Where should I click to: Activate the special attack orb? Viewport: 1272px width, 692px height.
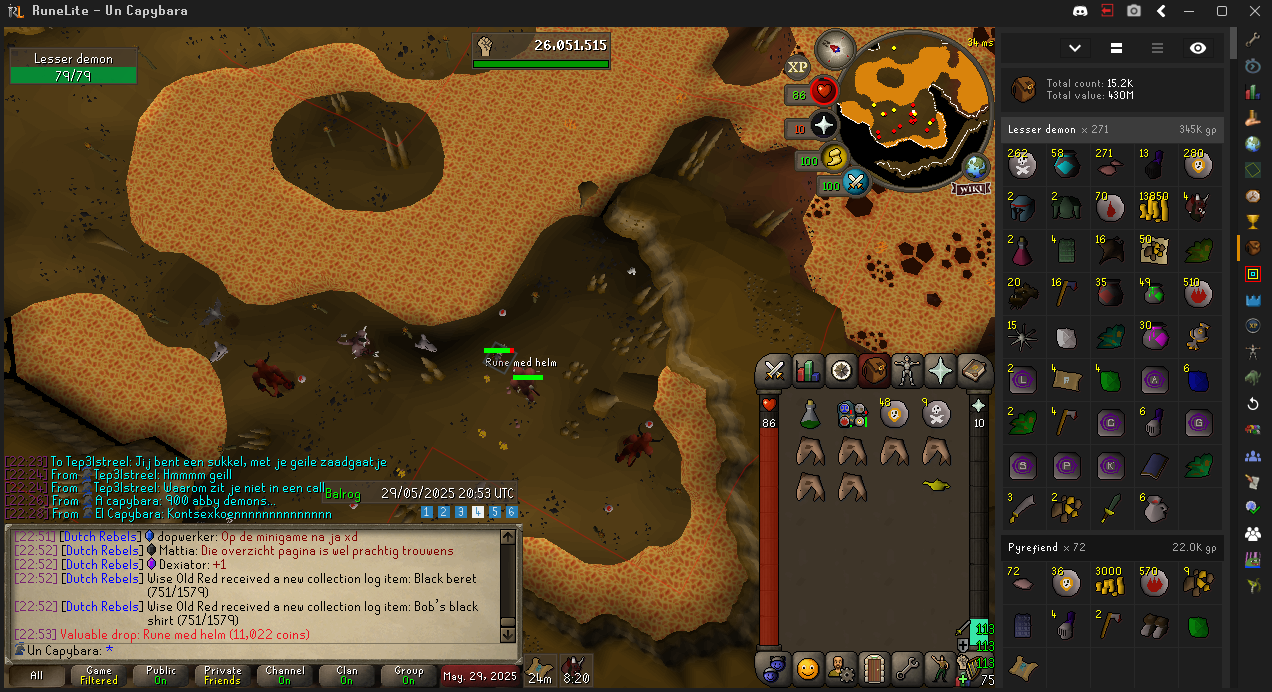pos(856,183)
